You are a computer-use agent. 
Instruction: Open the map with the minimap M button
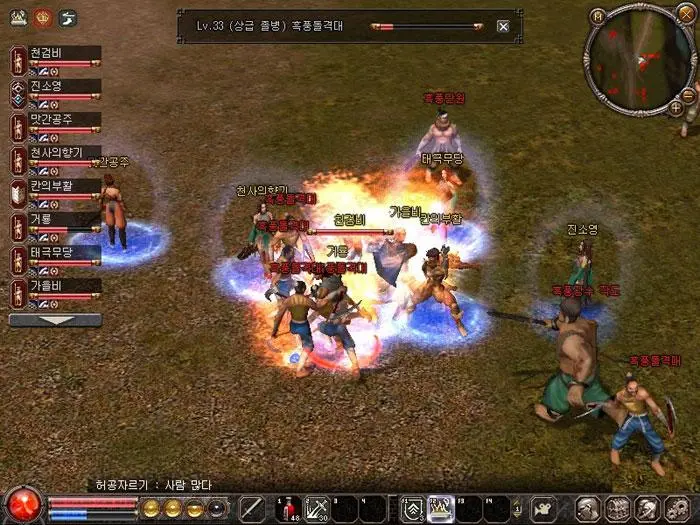[x=598, y=17]
